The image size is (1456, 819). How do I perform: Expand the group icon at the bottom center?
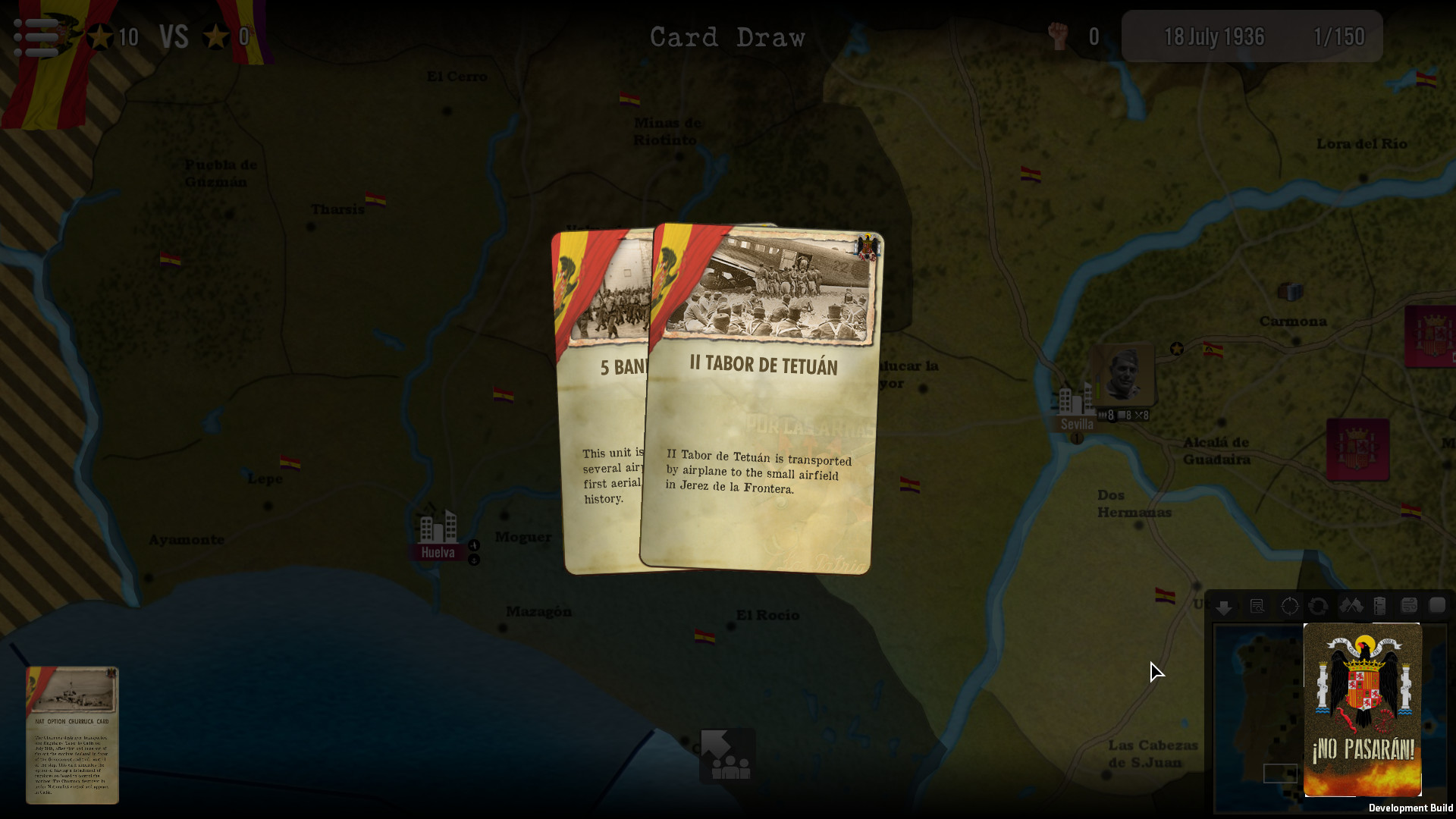728,756
